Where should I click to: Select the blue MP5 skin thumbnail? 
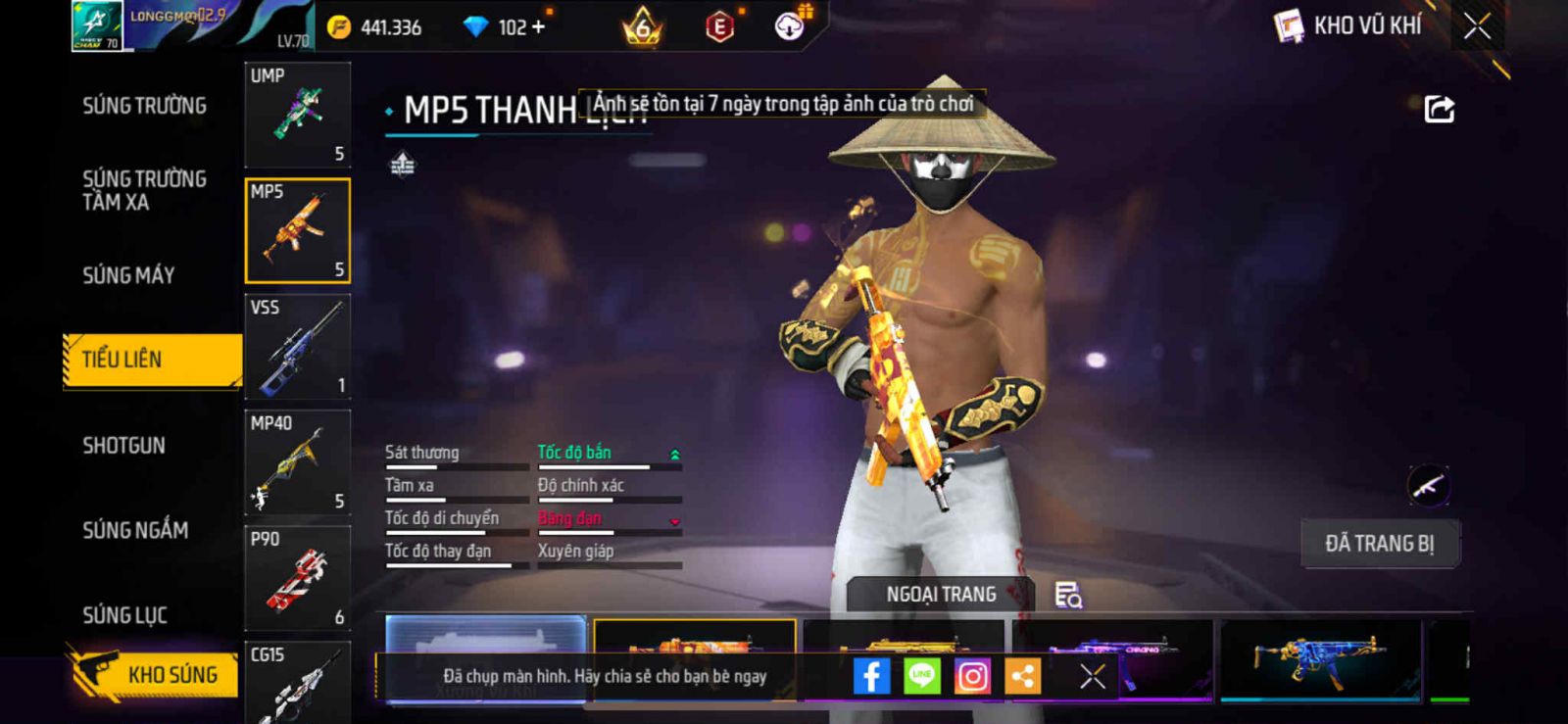click(1319, 658)
